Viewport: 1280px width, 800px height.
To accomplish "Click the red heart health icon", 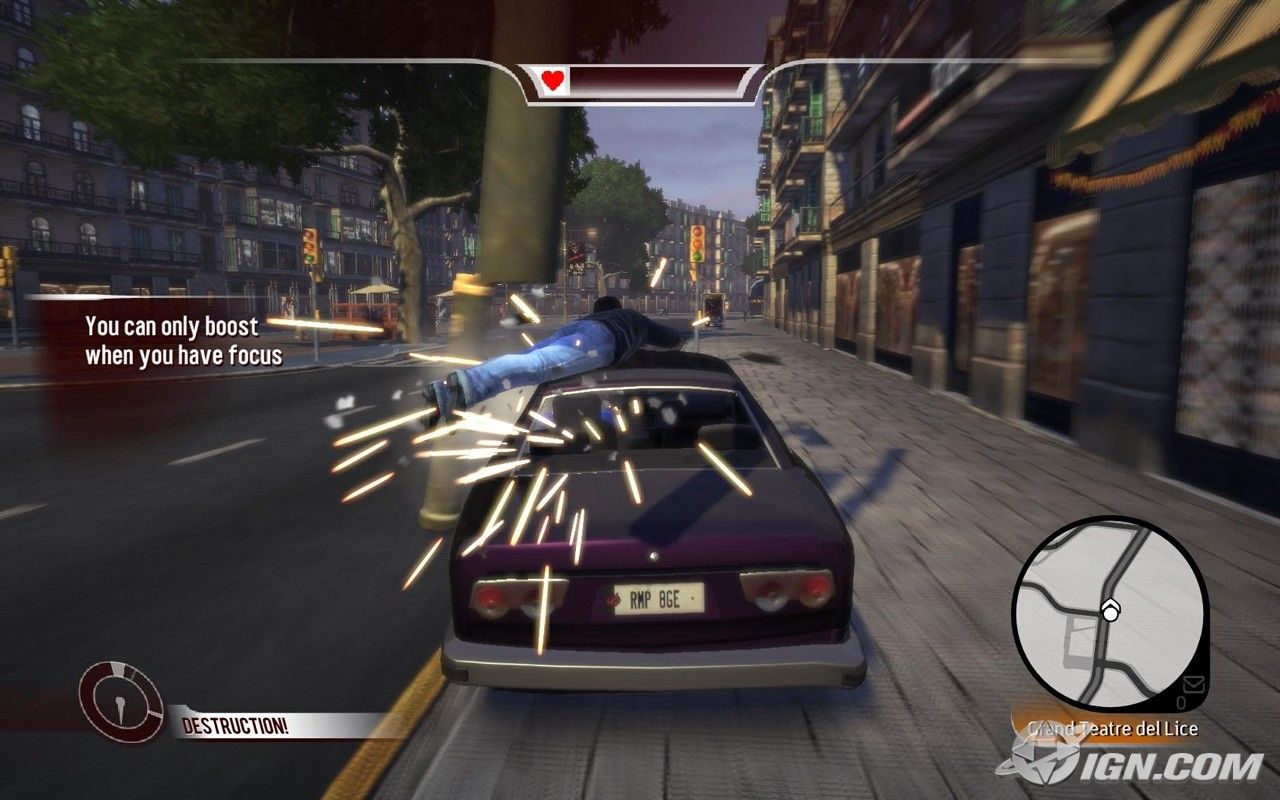I will [553, 82].
